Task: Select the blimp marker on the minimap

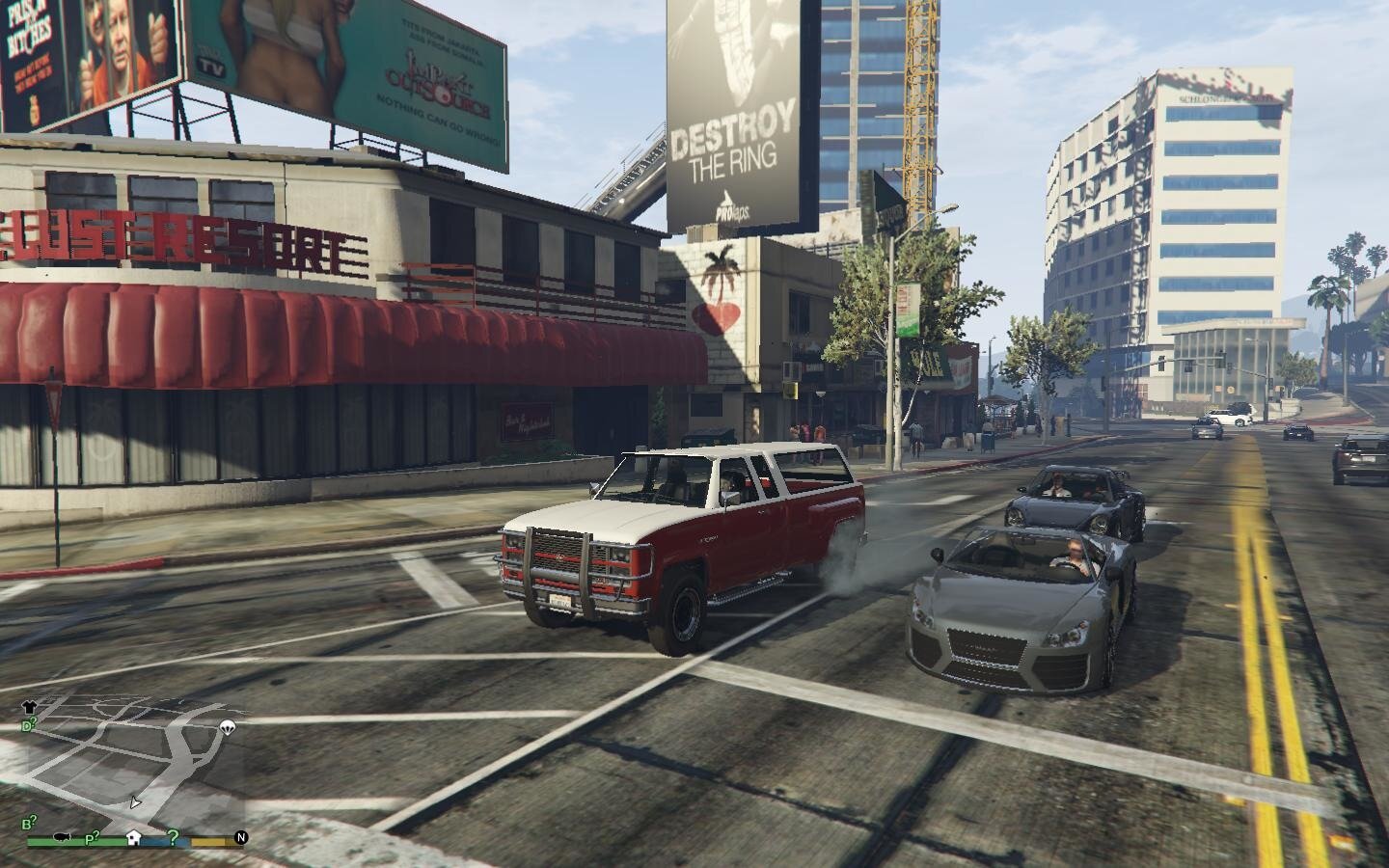Action: pyautogui.click(x=64, y=837)
